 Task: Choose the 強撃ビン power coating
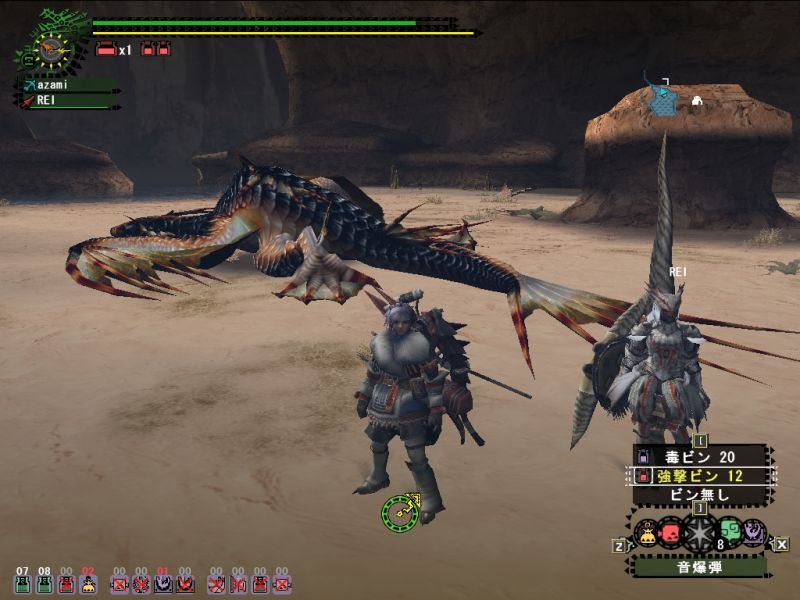point(699,475)
